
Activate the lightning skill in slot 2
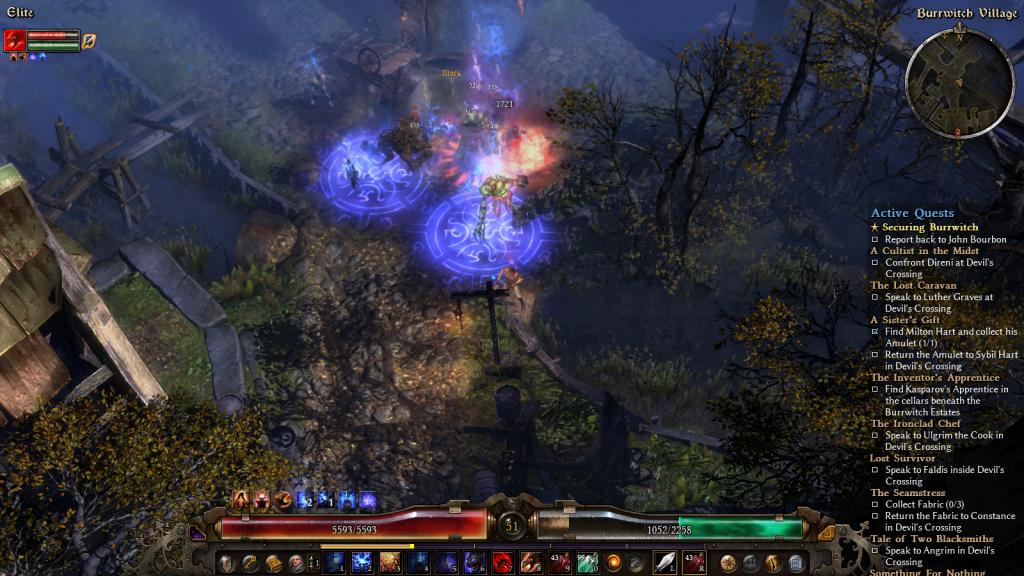[362, 562]
